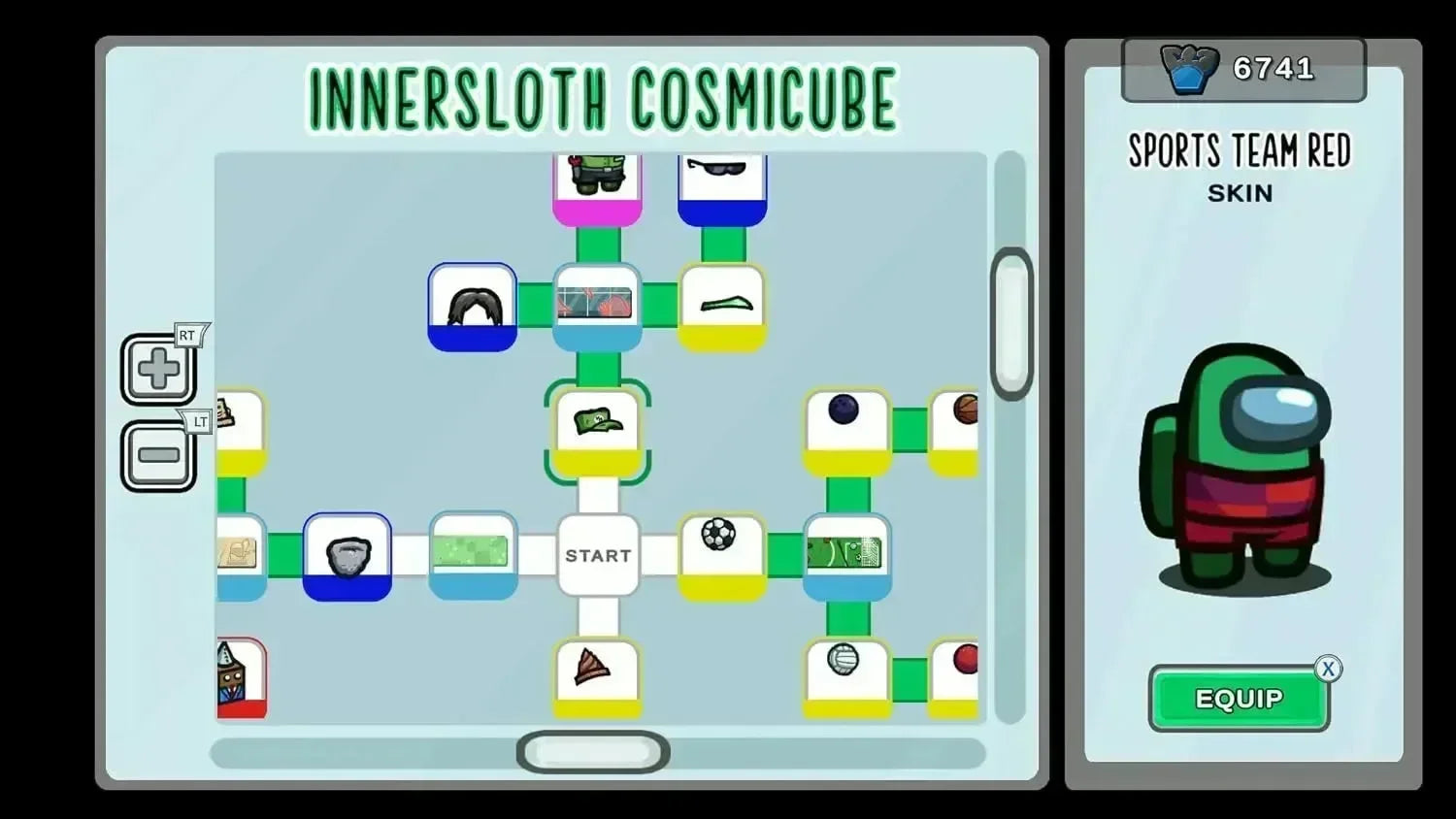
Task: Select the START node
Action: tap(598, 555)
